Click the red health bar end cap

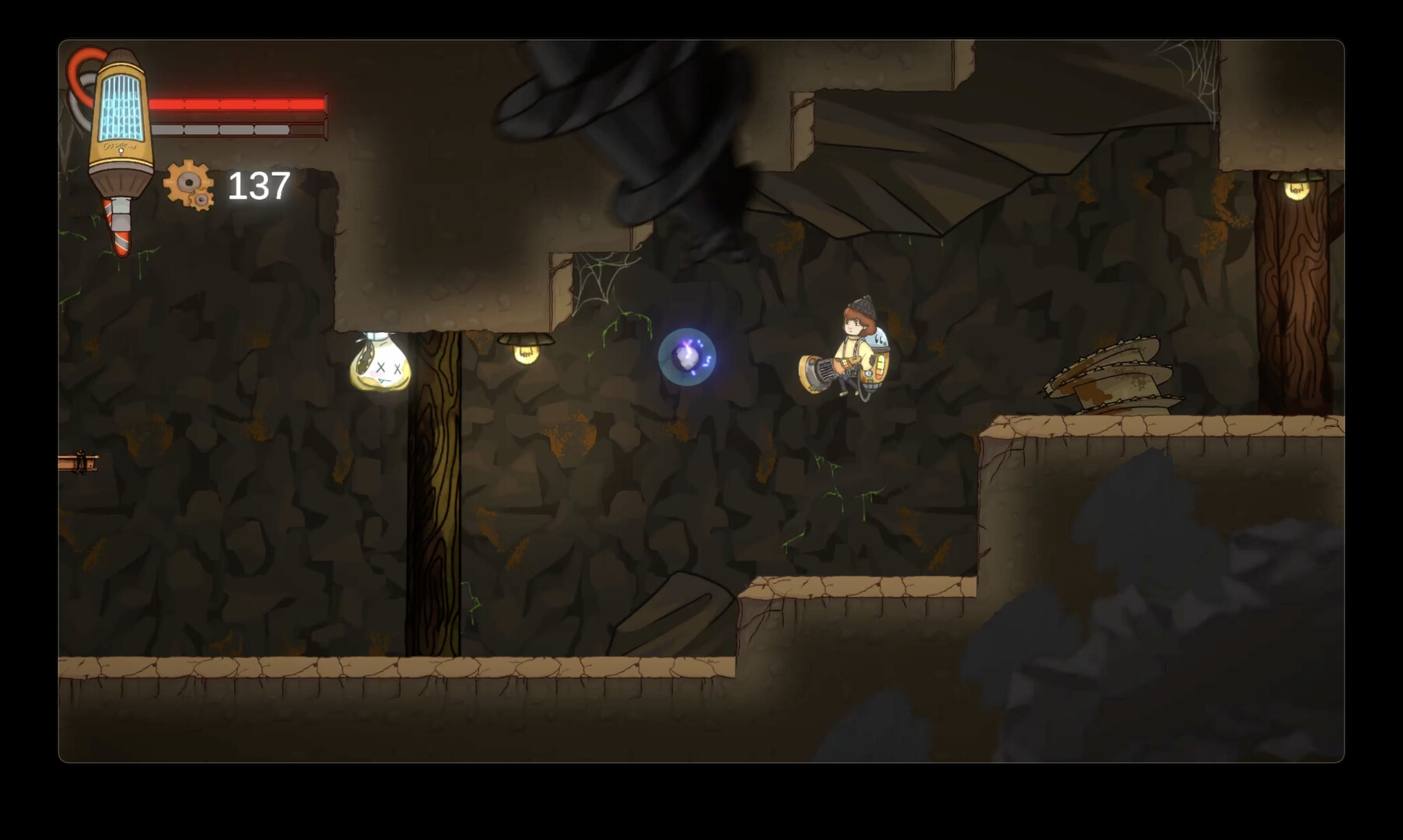point(327,103)
